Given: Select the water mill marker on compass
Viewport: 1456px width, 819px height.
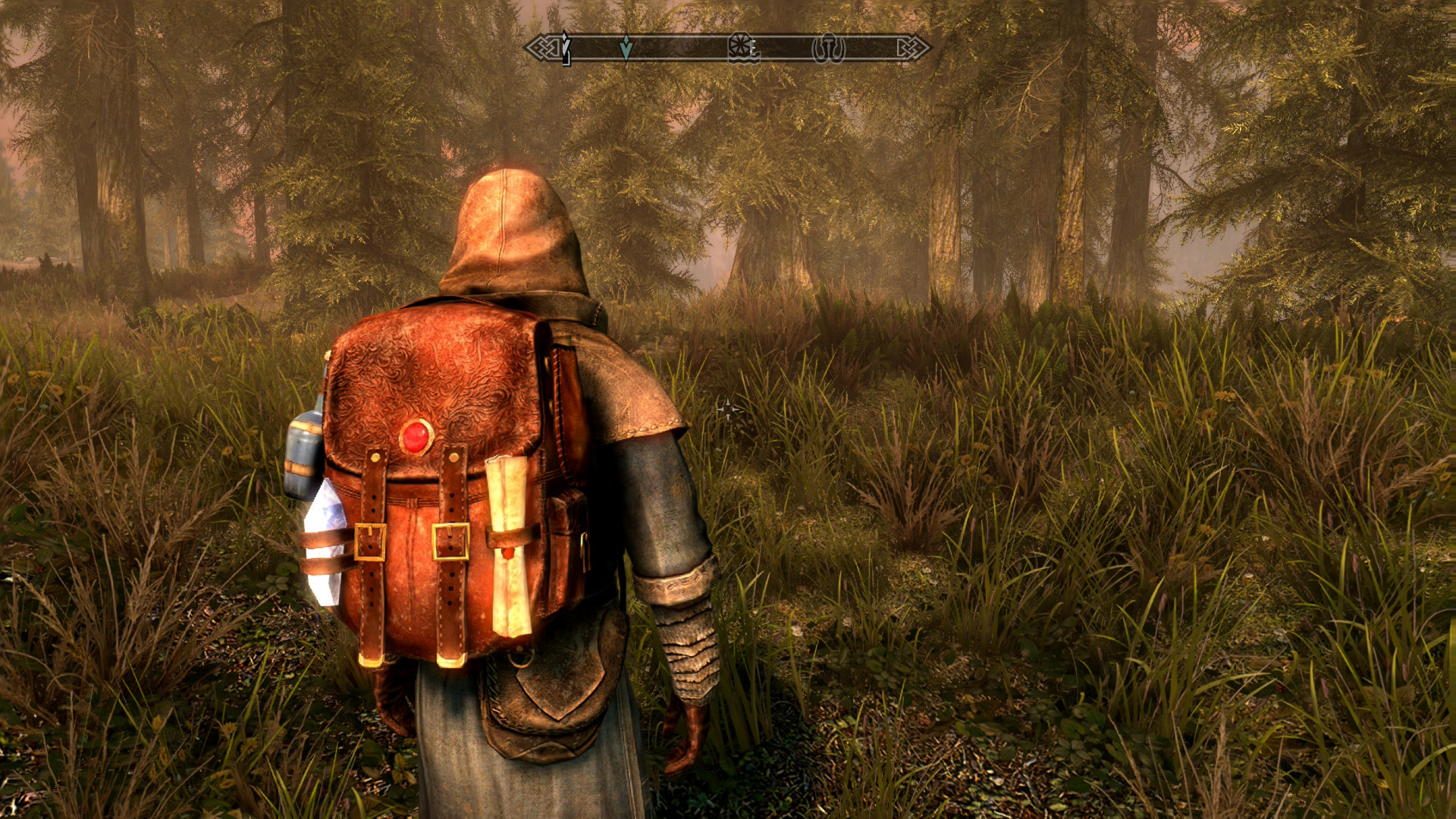Looking at the screenshot, I should tap(742, 49).
